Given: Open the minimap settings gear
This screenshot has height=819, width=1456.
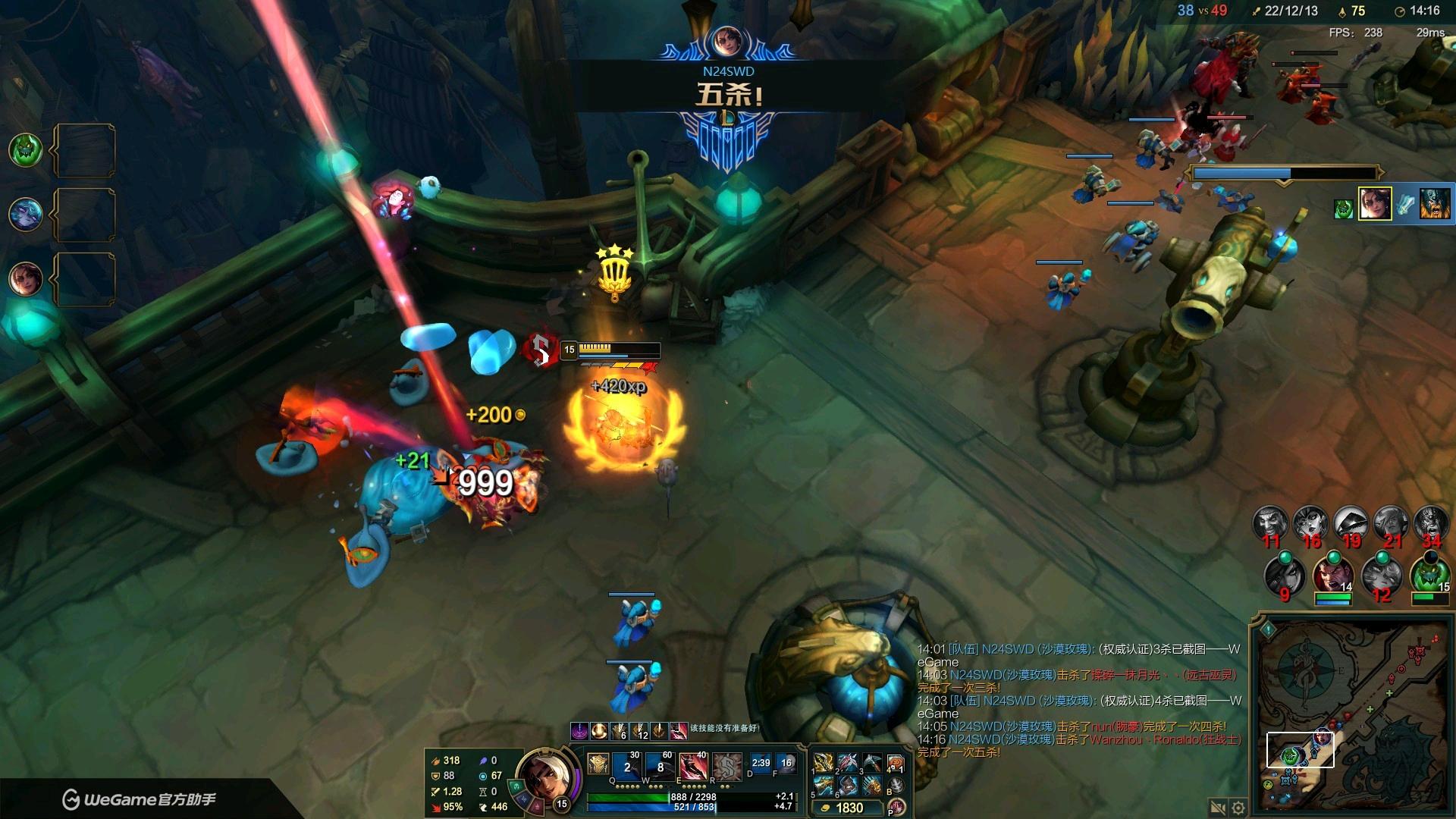Looking at the screenshot, I should [1238, 808].
